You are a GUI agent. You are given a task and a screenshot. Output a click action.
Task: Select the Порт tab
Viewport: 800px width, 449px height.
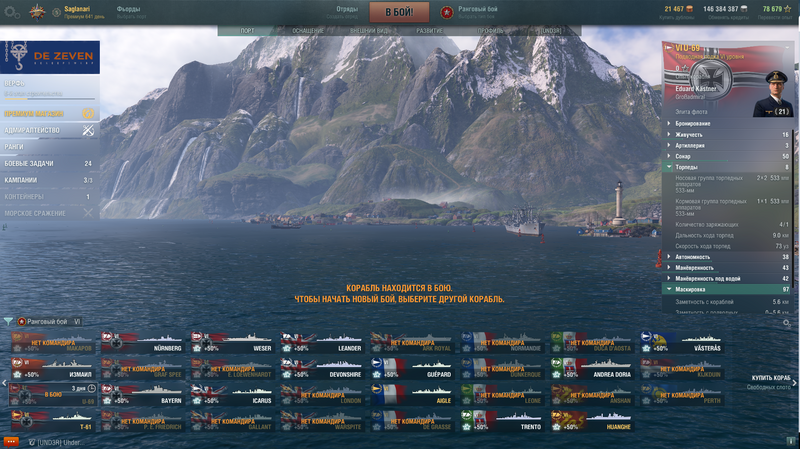pos(247,31)
